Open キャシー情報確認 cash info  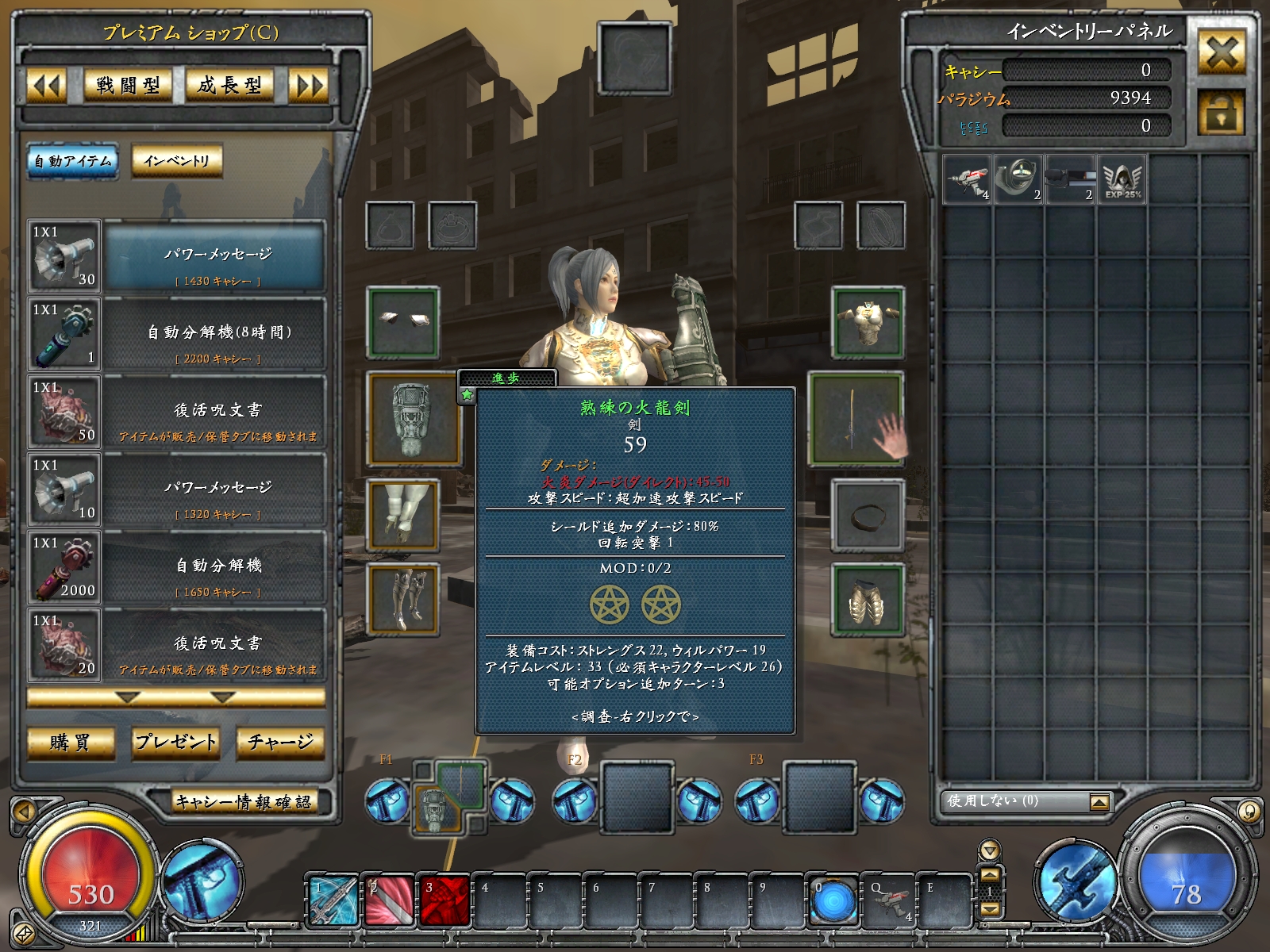(244, 802)
